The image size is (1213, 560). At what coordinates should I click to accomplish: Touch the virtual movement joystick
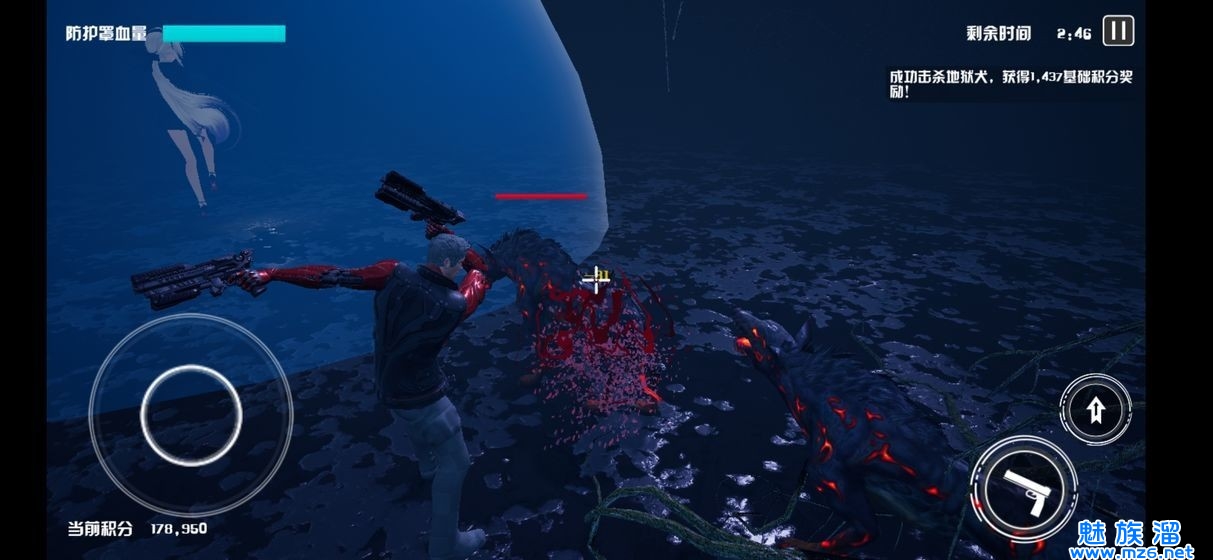[x=191, y=412]
